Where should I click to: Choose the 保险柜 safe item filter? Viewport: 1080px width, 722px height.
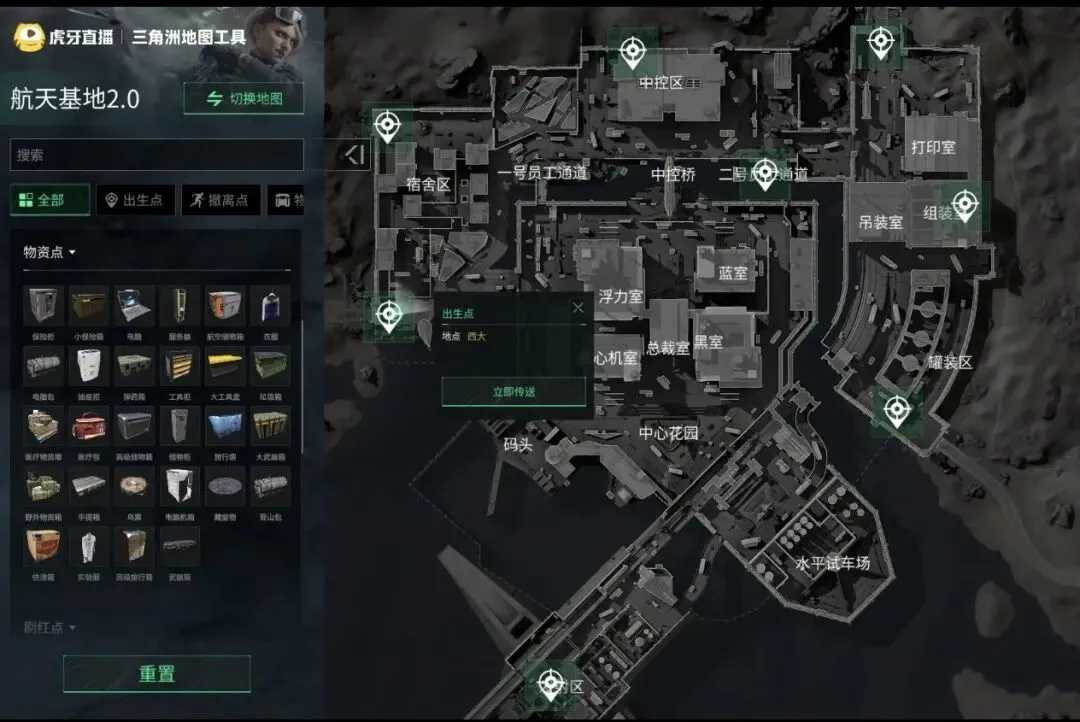click(x=43, y=306)
